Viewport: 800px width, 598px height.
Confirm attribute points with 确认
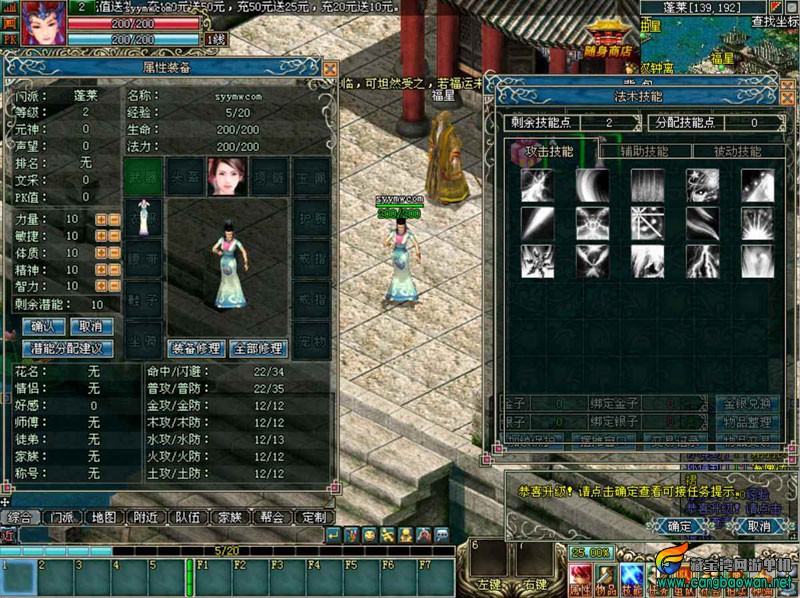[x=43, y=327]
